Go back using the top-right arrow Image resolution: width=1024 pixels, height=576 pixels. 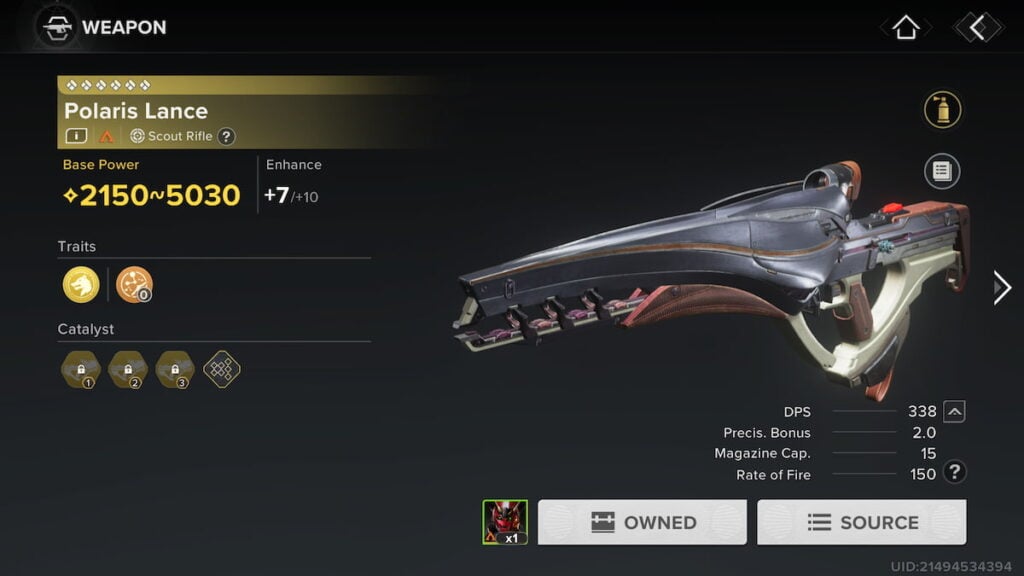click(977, 27)
